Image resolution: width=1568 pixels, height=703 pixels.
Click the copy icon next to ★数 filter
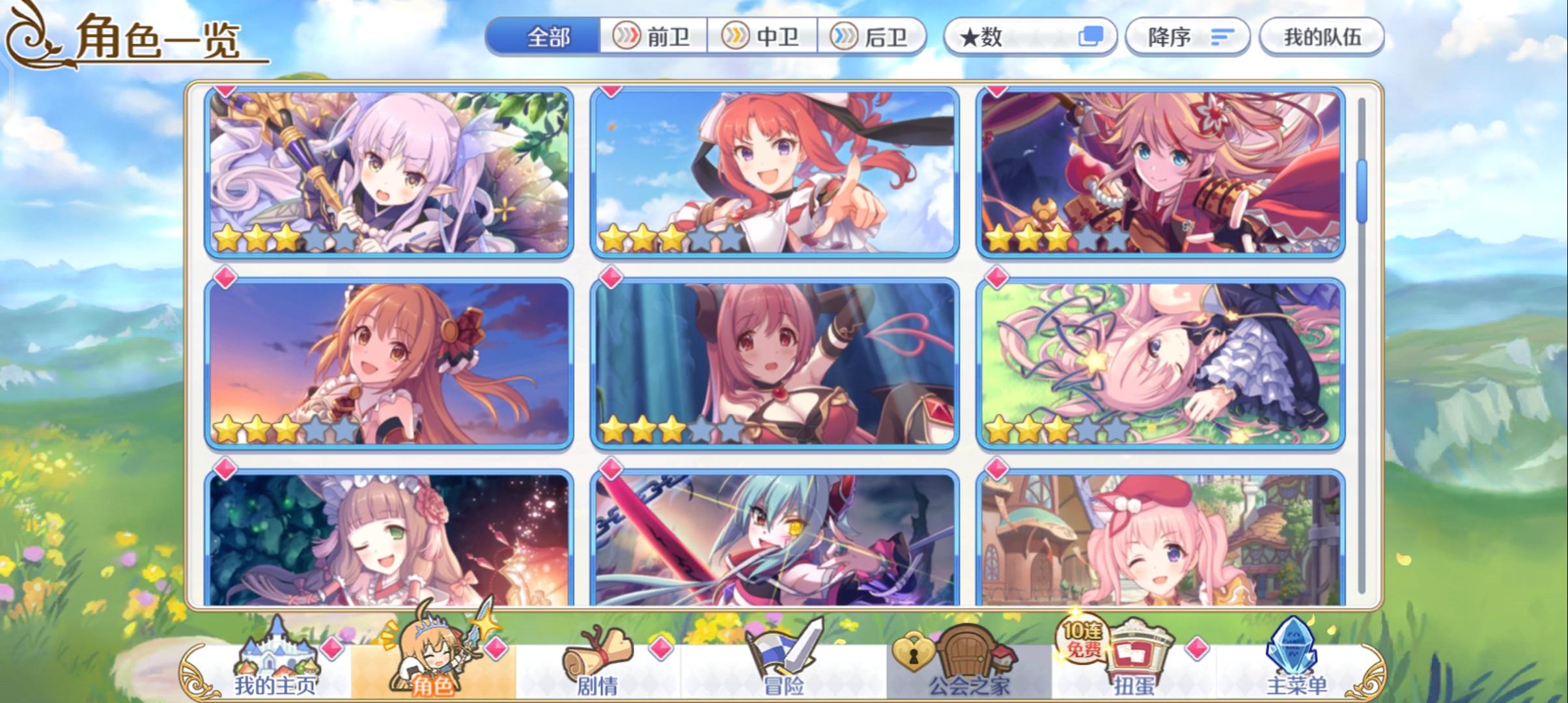coord(1091,37)
